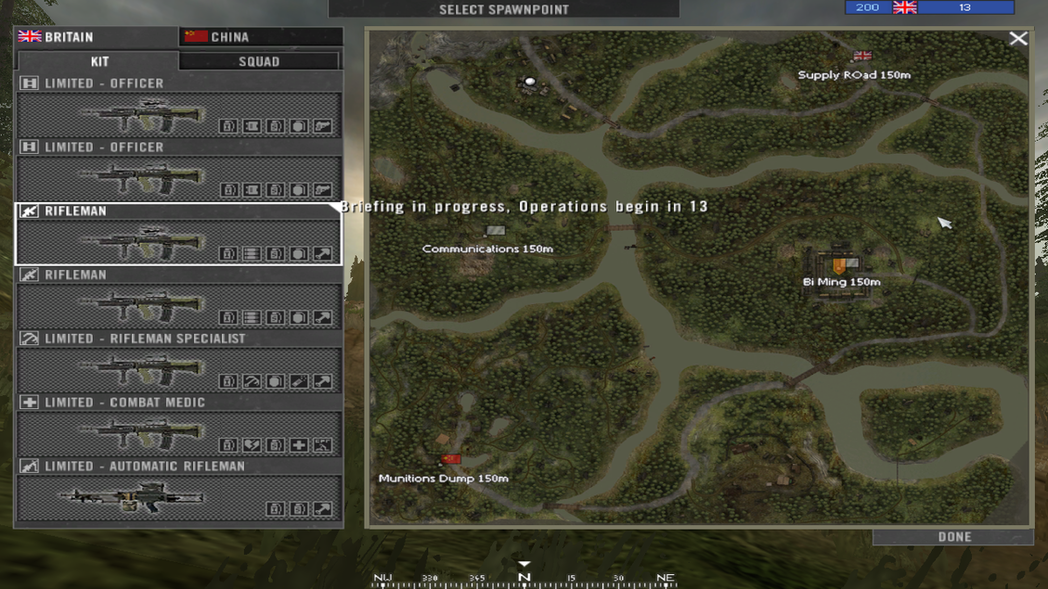Show the Kit tab
This screenshot has width=1048, height=589.
click(x=99, y=61)
